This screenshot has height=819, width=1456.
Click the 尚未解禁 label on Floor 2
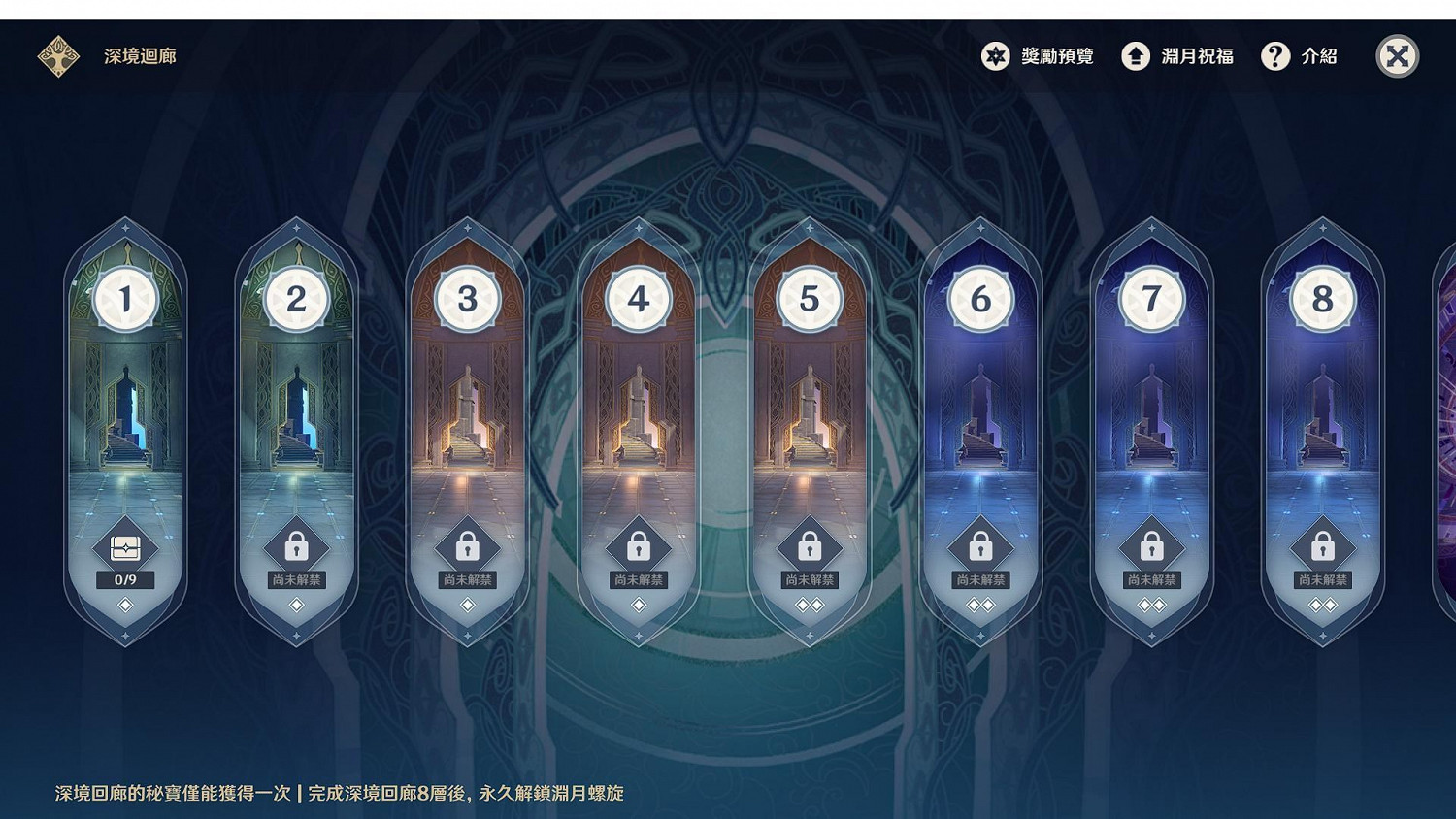(x=296, y=578)
